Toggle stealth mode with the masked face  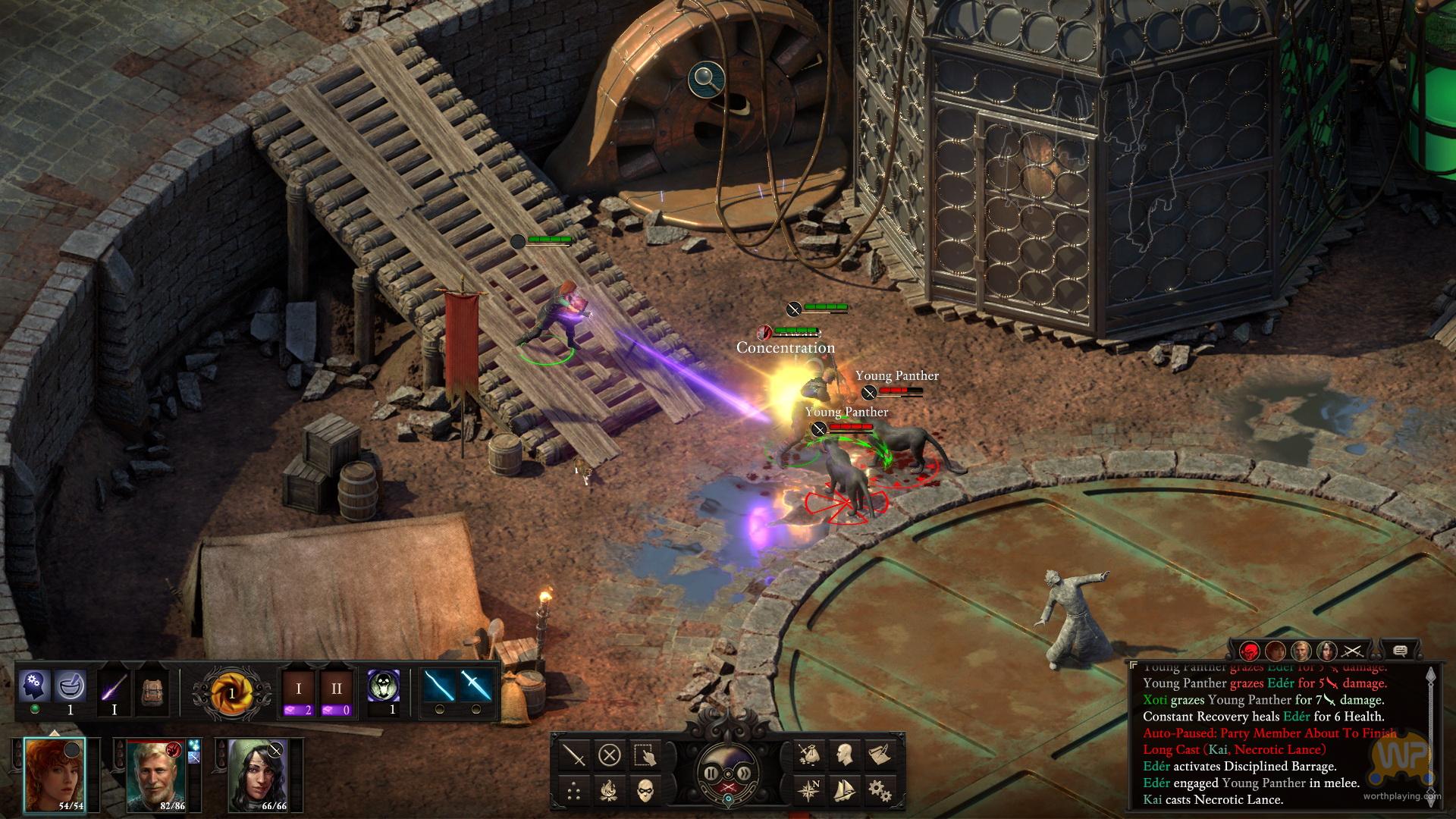644,791
